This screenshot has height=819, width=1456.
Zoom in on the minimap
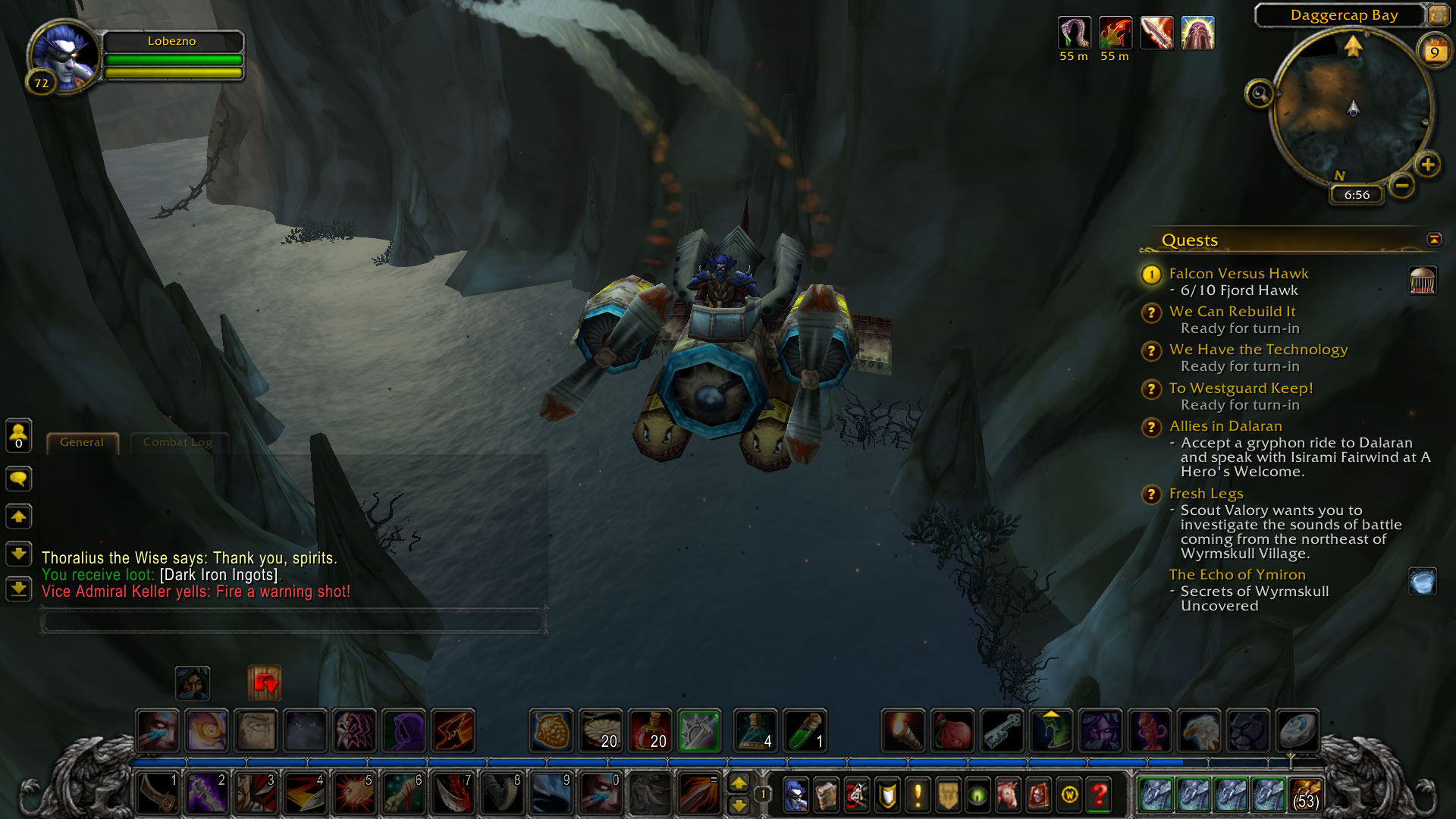[1428, 165]
